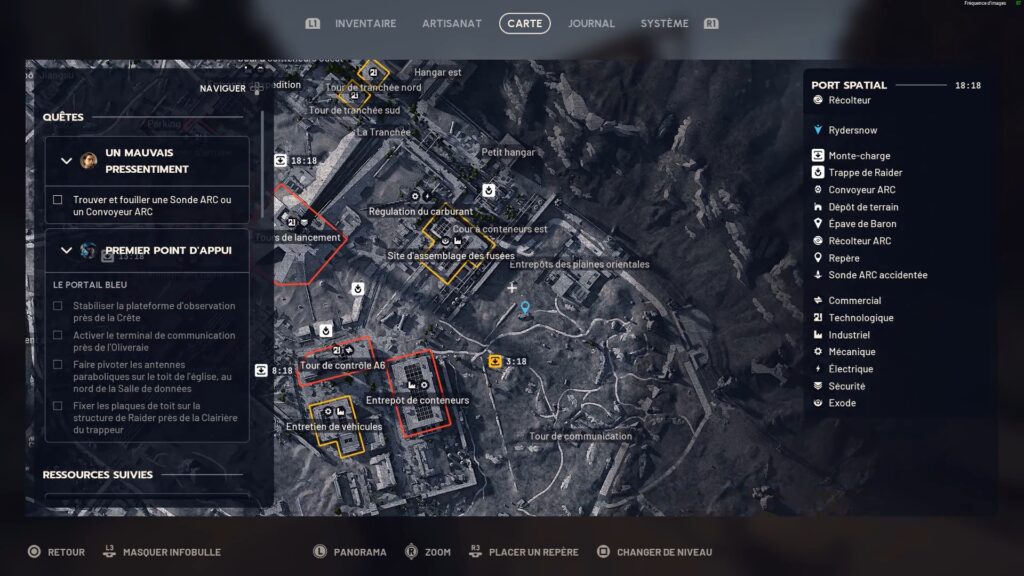Select the Entrepôt de conteneurs map location
The height and width of the screenshot is (576, 1024).
[417, 401]
